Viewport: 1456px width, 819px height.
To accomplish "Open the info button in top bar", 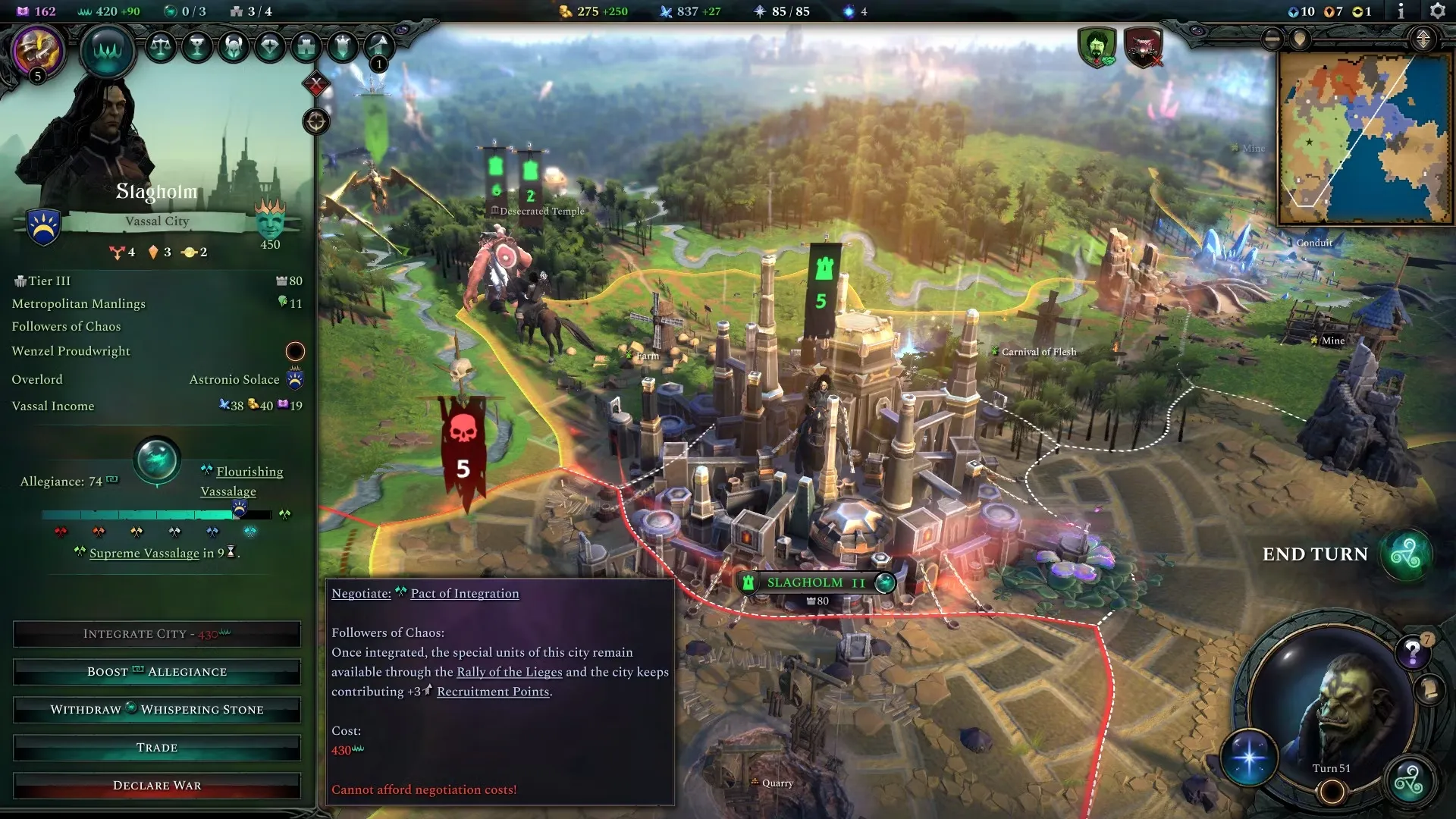I will coord(1401,11).
